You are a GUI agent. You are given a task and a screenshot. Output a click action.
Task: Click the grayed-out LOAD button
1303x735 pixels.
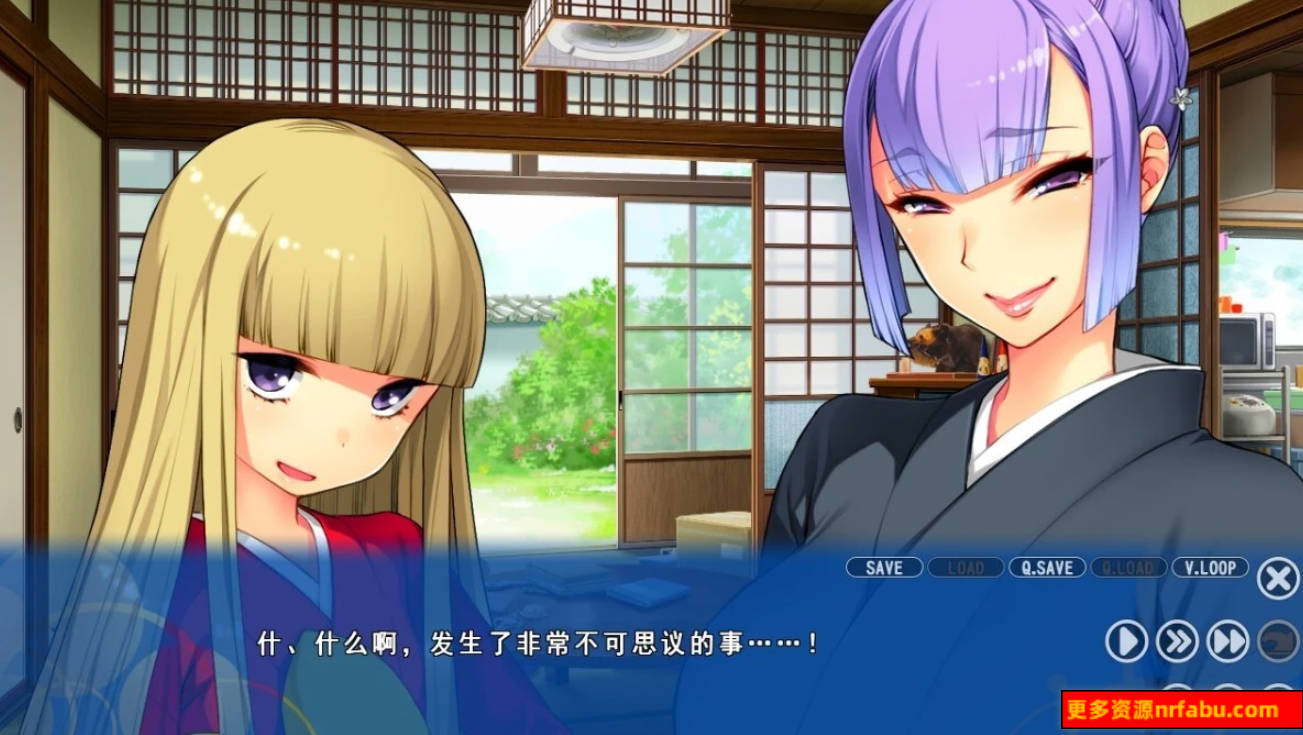[x=965, y=567]
